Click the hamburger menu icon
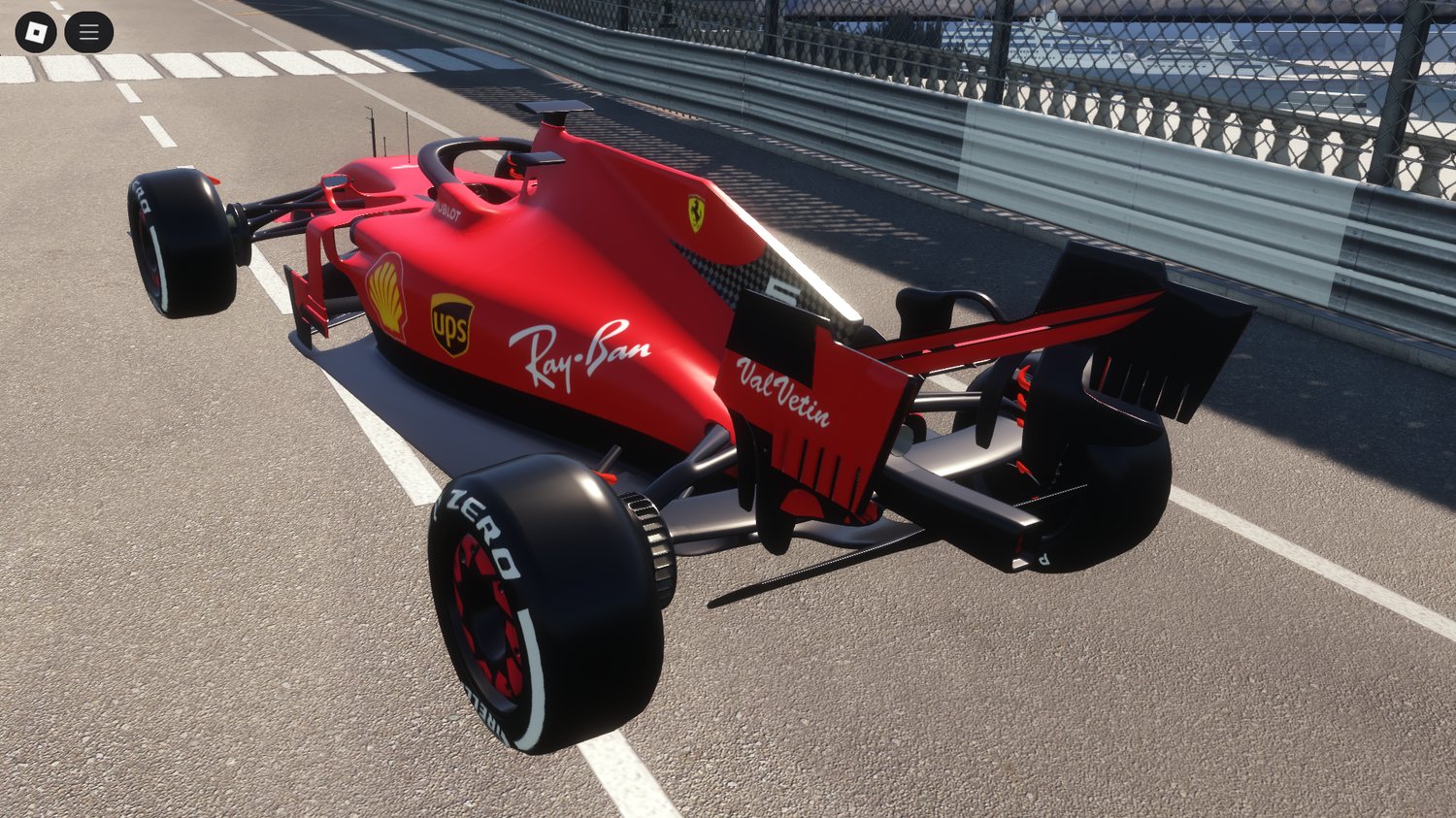This screenshot has height=818, width=1456. (x=87, y=30)
